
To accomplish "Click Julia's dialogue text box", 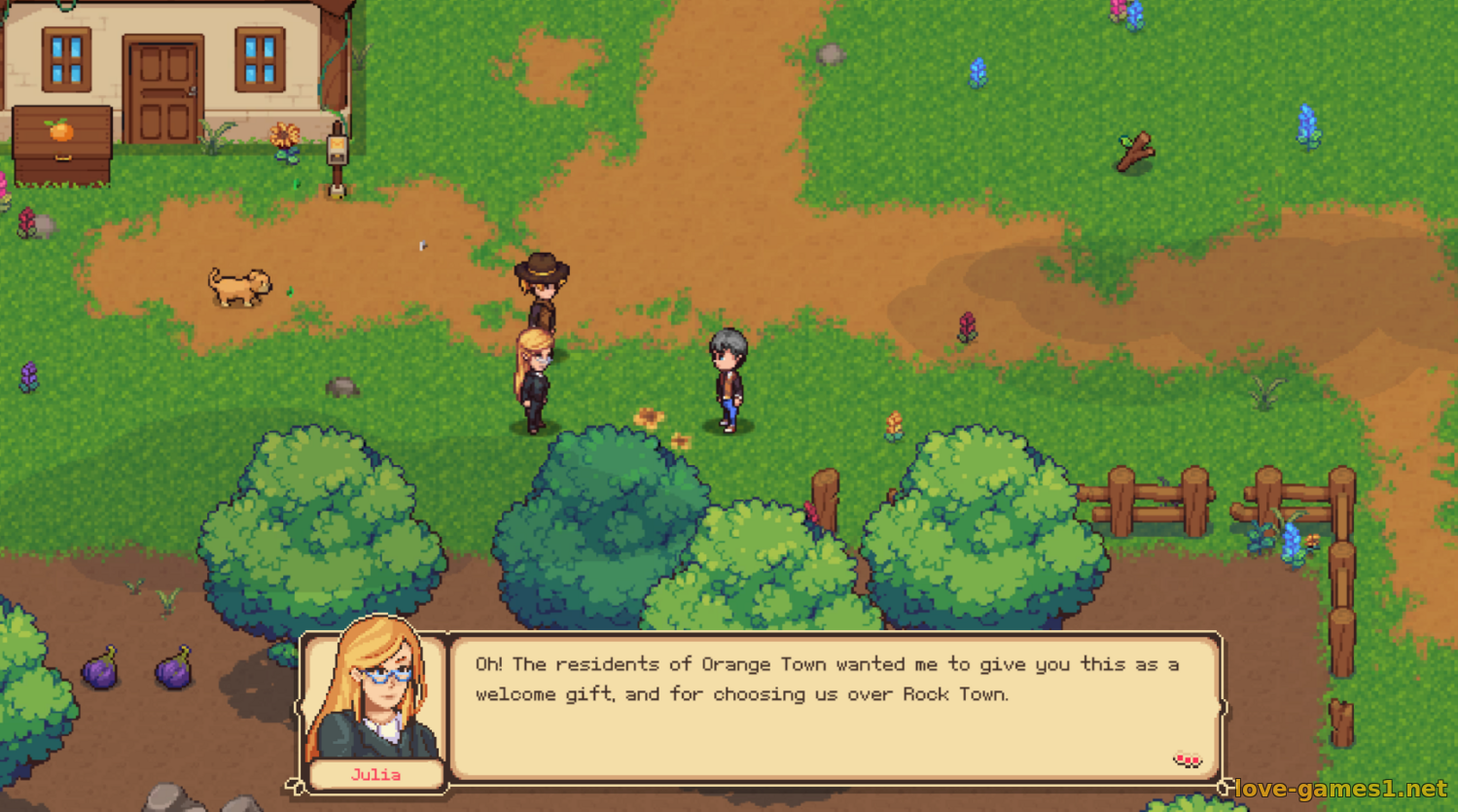I will point(835,707).
